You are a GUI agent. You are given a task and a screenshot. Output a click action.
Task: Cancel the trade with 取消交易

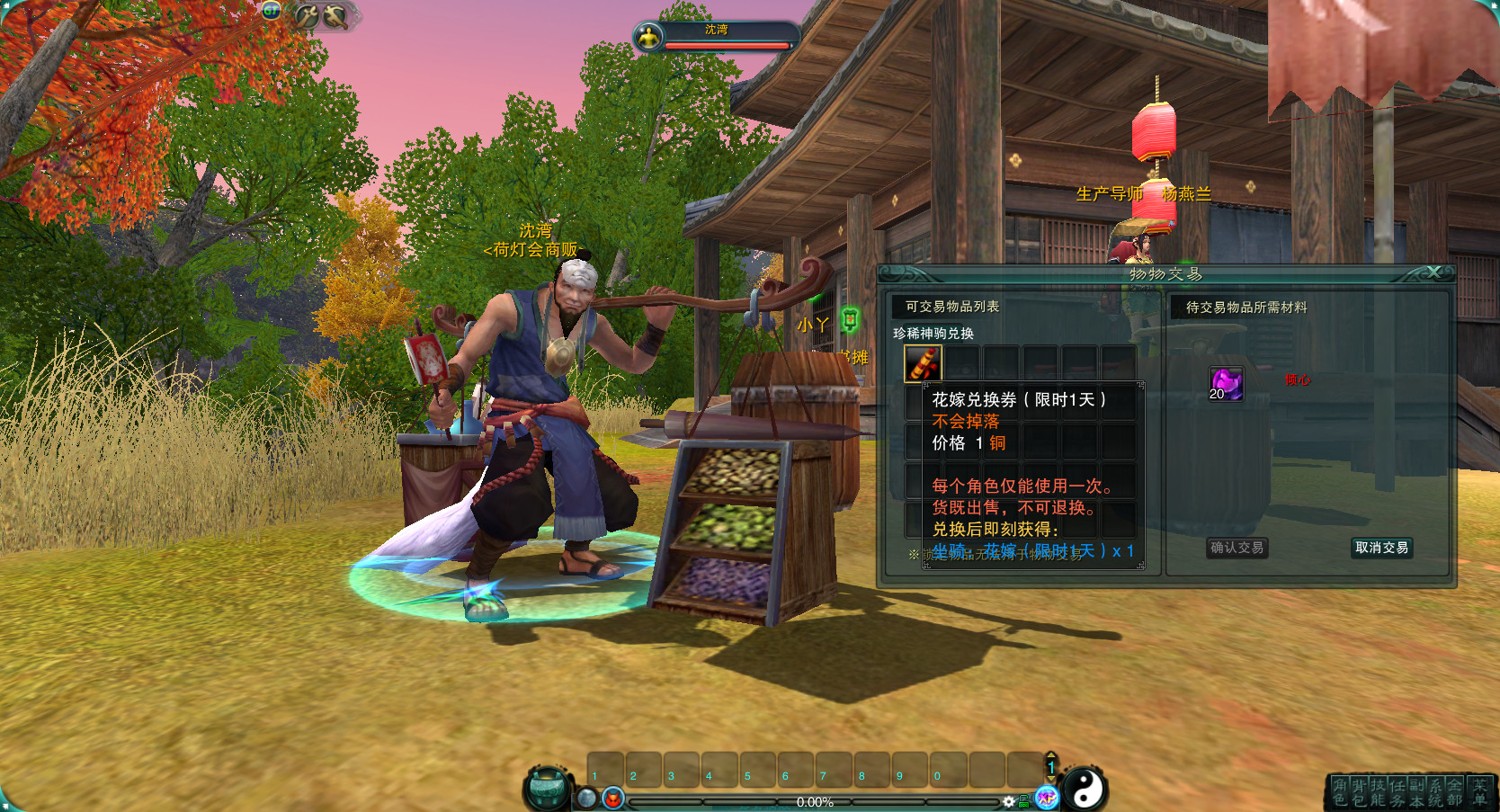[x=1381, y=548]
